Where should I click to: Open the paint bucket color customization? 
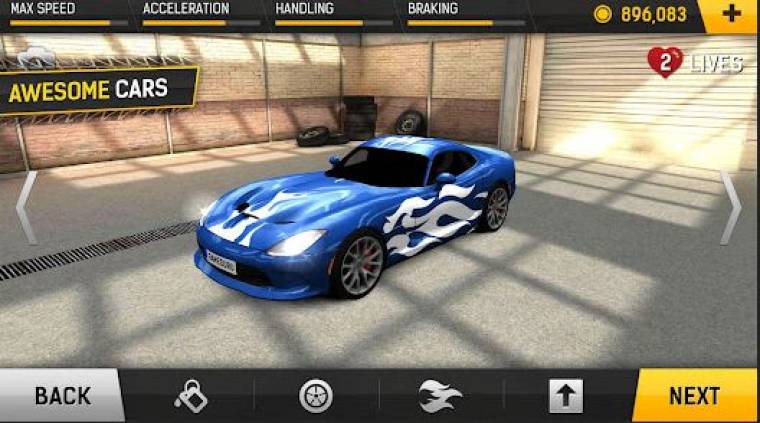(190, 396)
